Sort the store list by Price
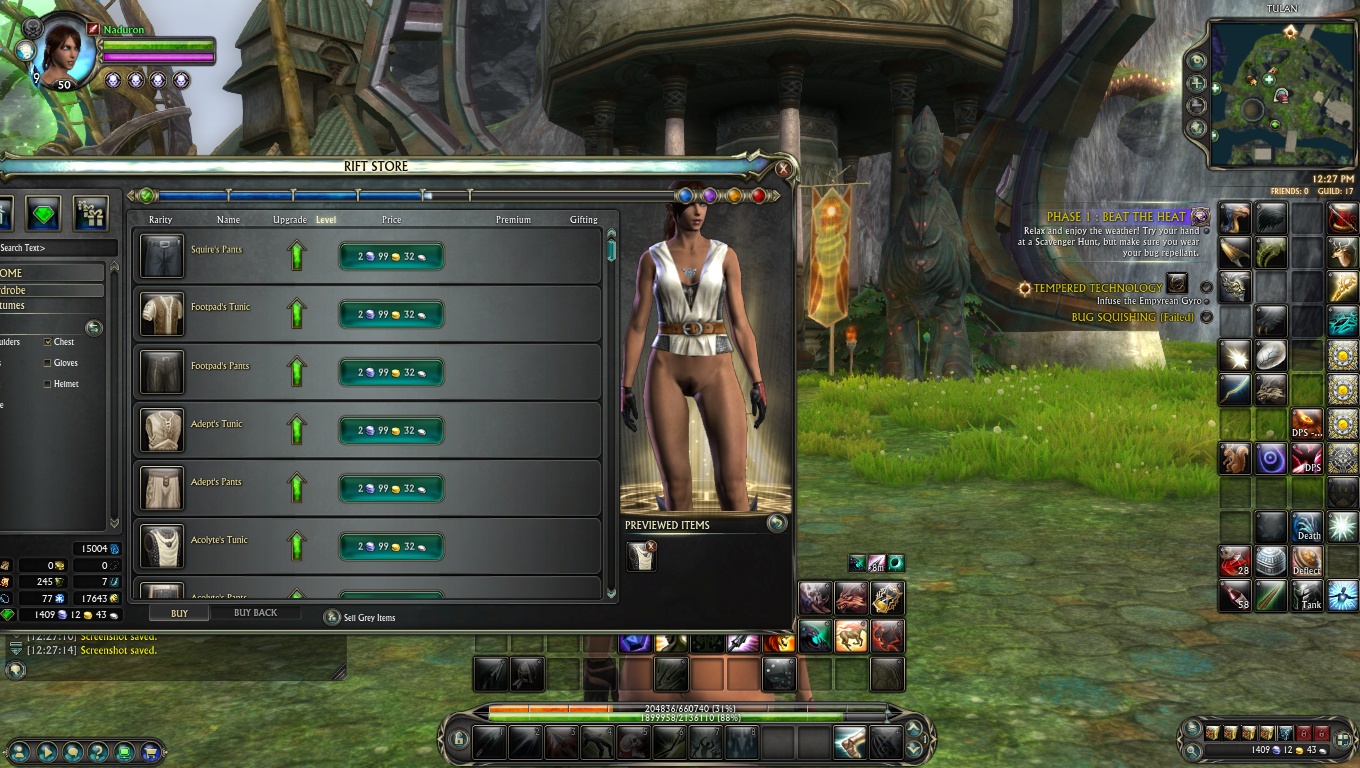This screenshot has height=768, width=1360. click(391, 220)
